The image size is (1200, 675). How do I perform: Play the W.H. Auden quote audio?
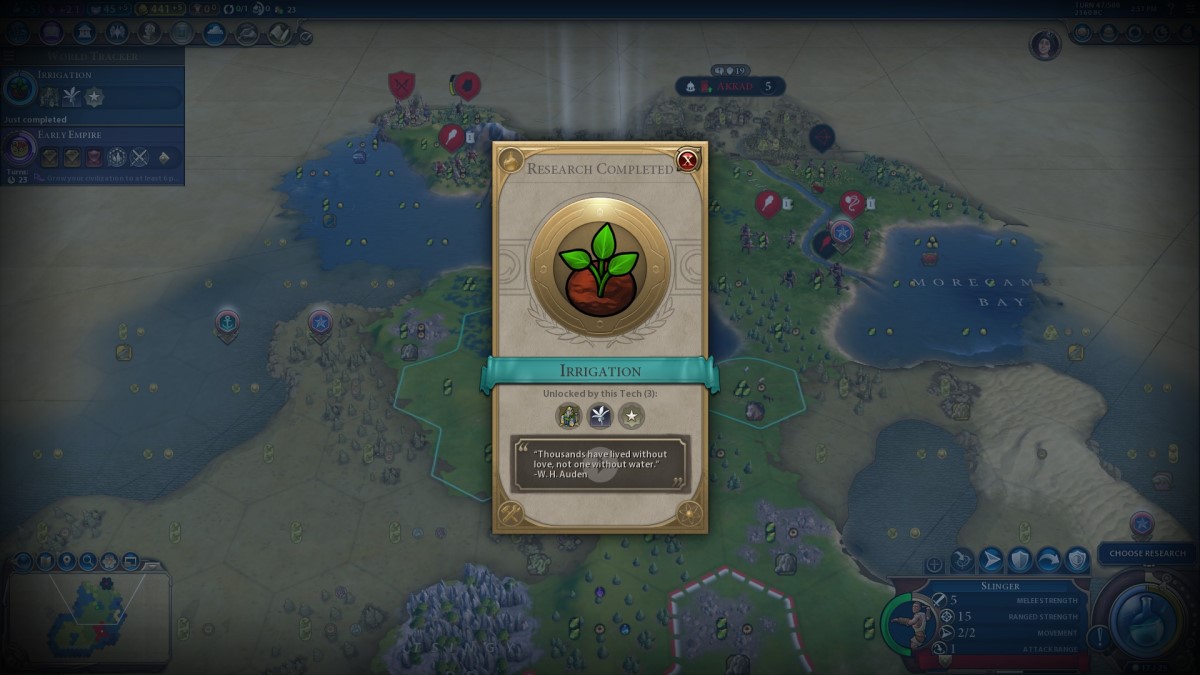[x=600, y=463]
